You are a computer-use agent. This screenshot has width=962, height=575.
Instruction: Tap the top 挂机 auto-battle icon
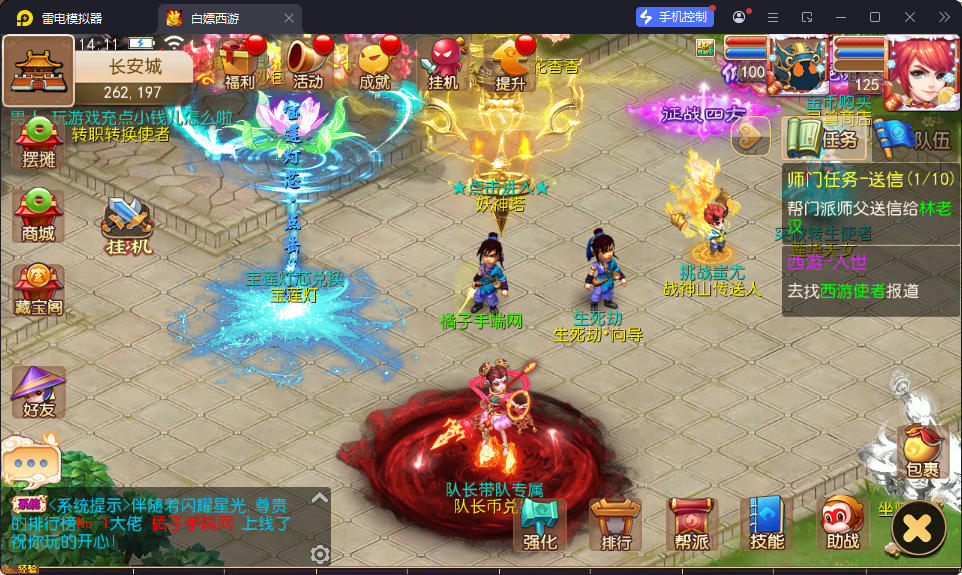443,63
